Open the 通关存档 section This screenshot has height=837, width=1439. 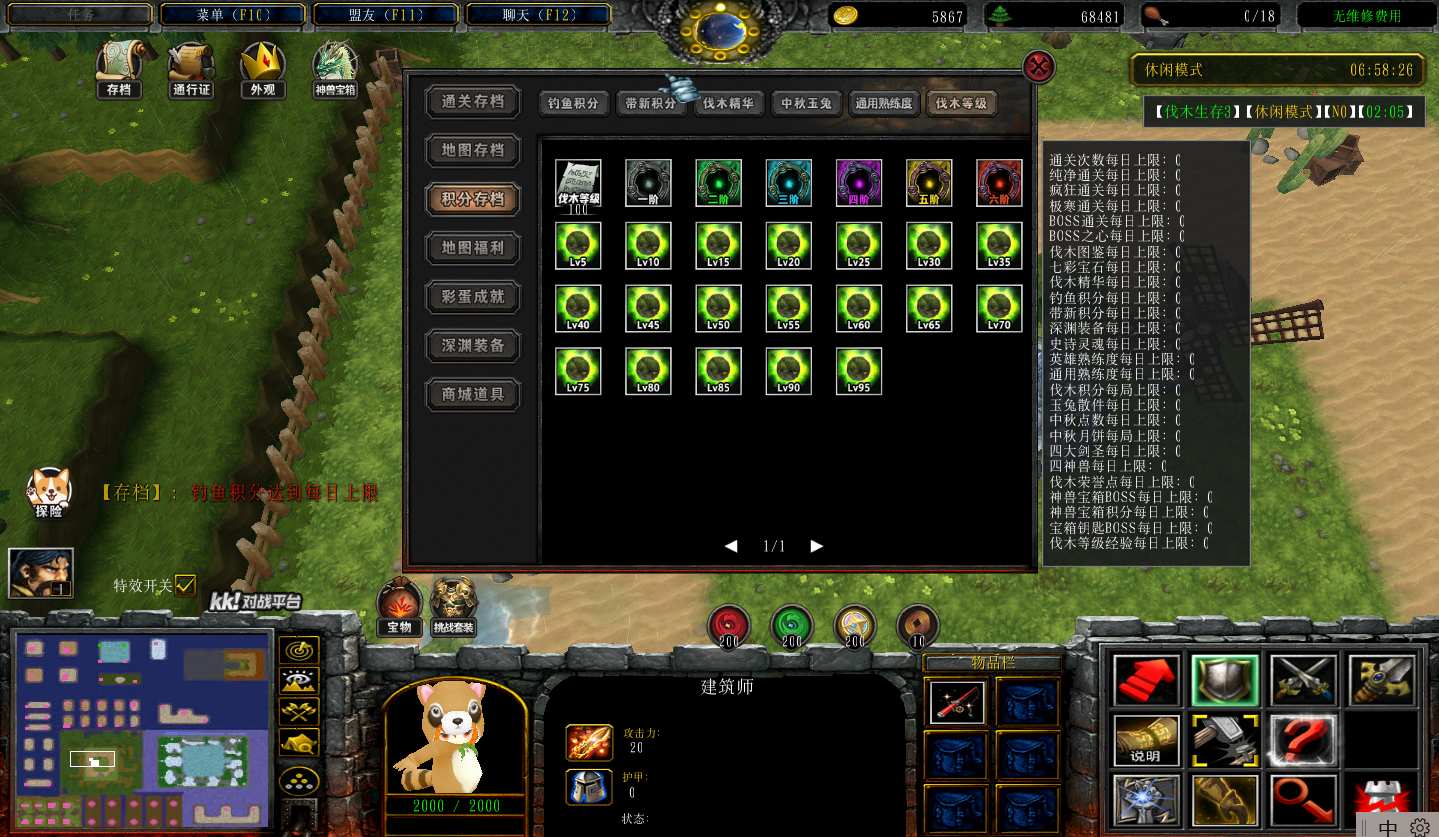(474, 102)
